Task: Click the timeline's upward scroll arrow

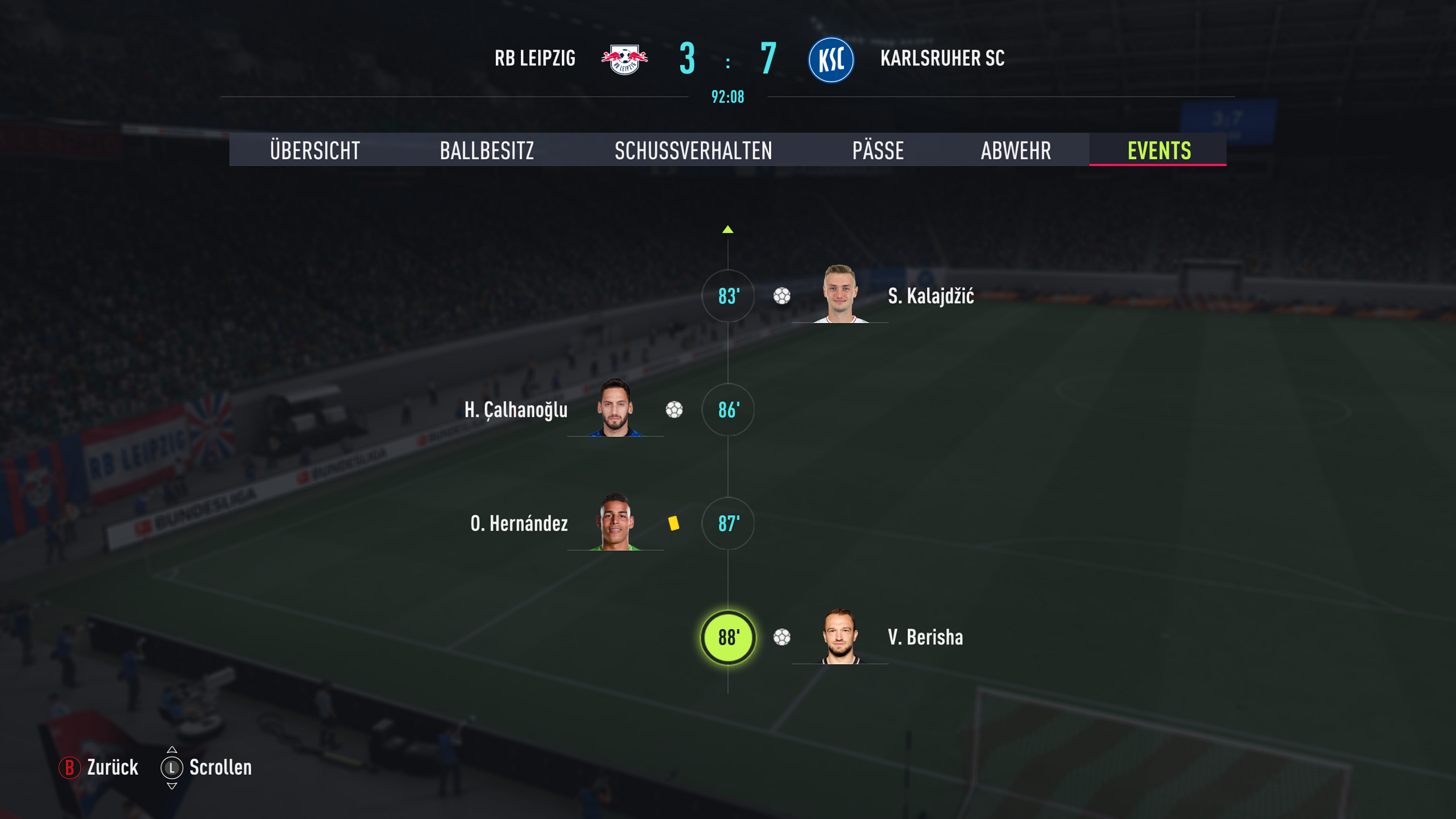Action: pos(728,230)
